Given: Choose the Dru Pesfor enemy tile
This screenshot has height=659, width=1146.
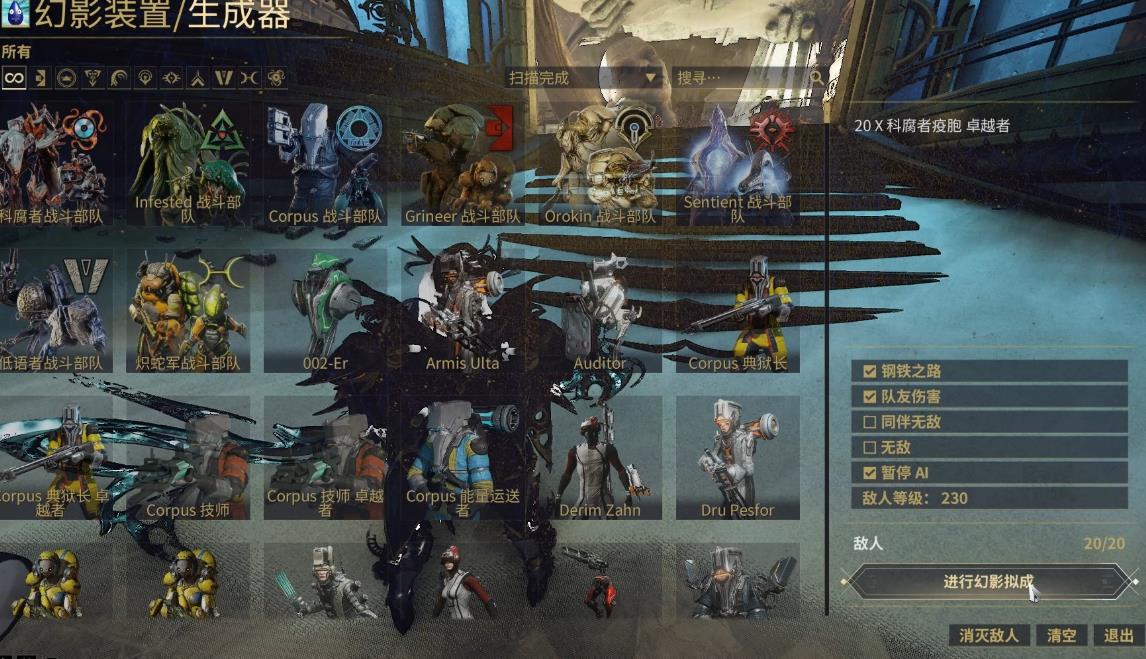Looking at the screenshot, I should click(737, 460).
